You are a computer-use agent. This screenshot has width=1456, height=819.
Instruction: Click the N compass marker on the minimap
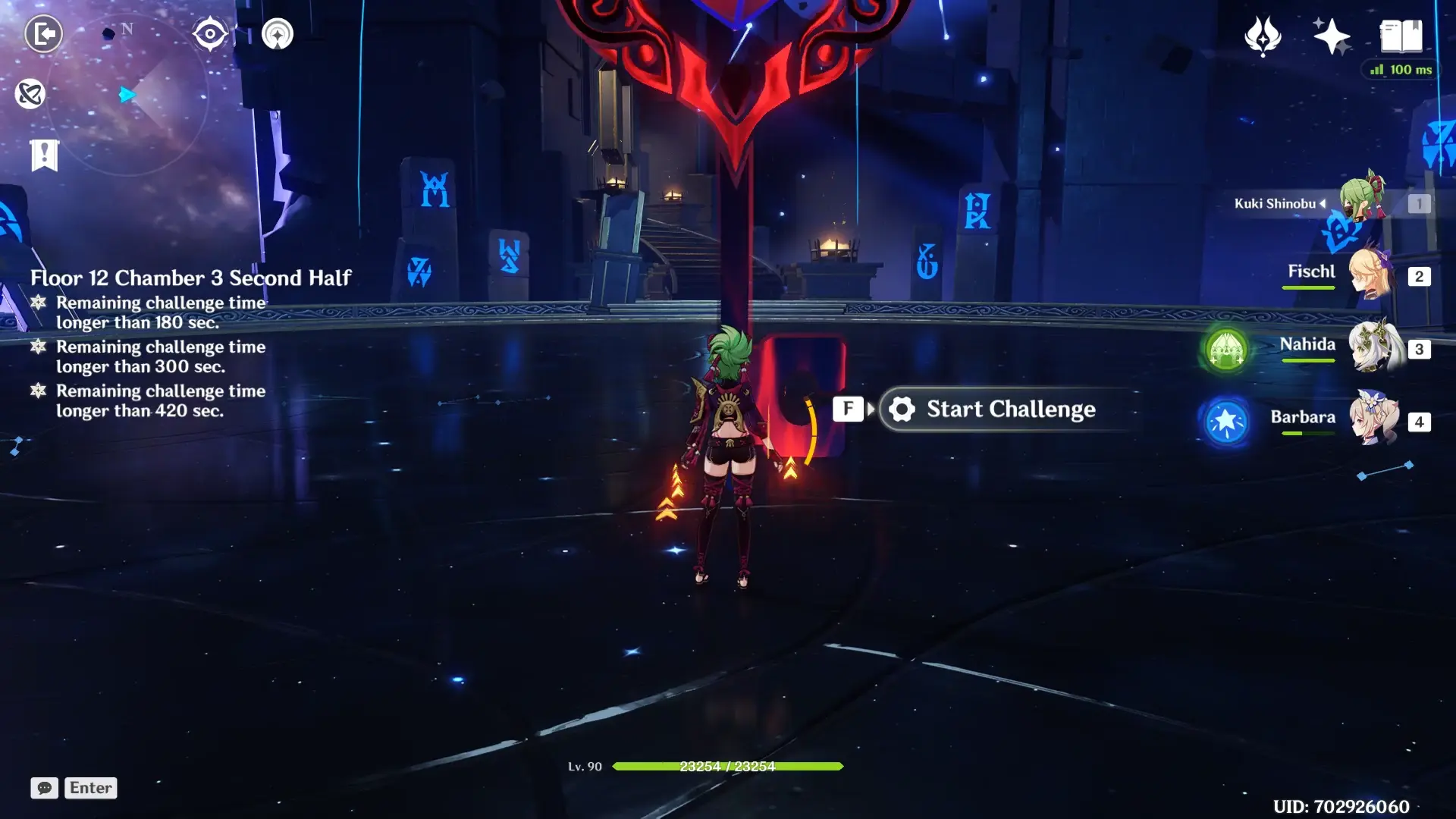(127, 29)
